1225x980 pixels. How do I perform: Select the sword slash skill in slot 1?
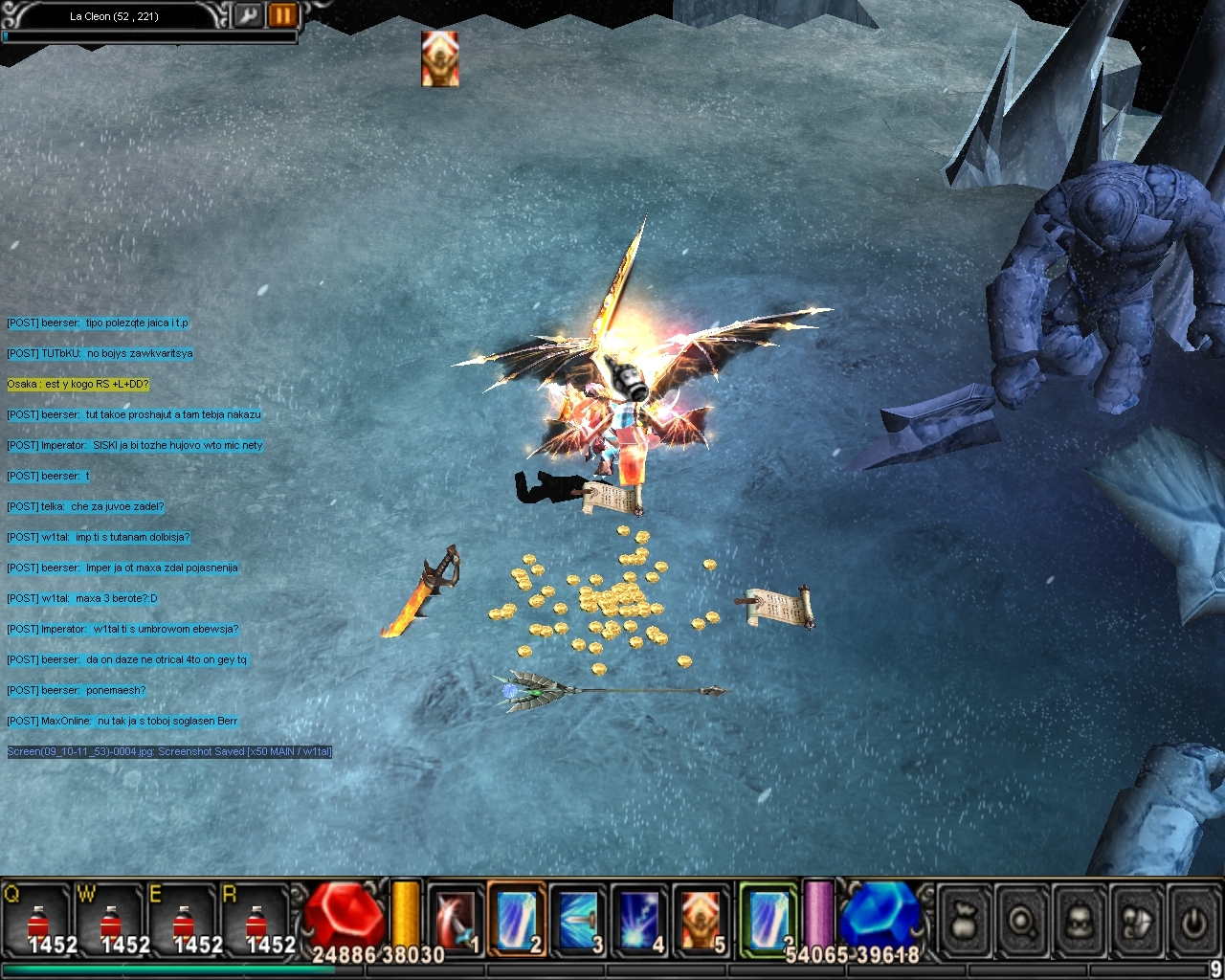[456, 919]
